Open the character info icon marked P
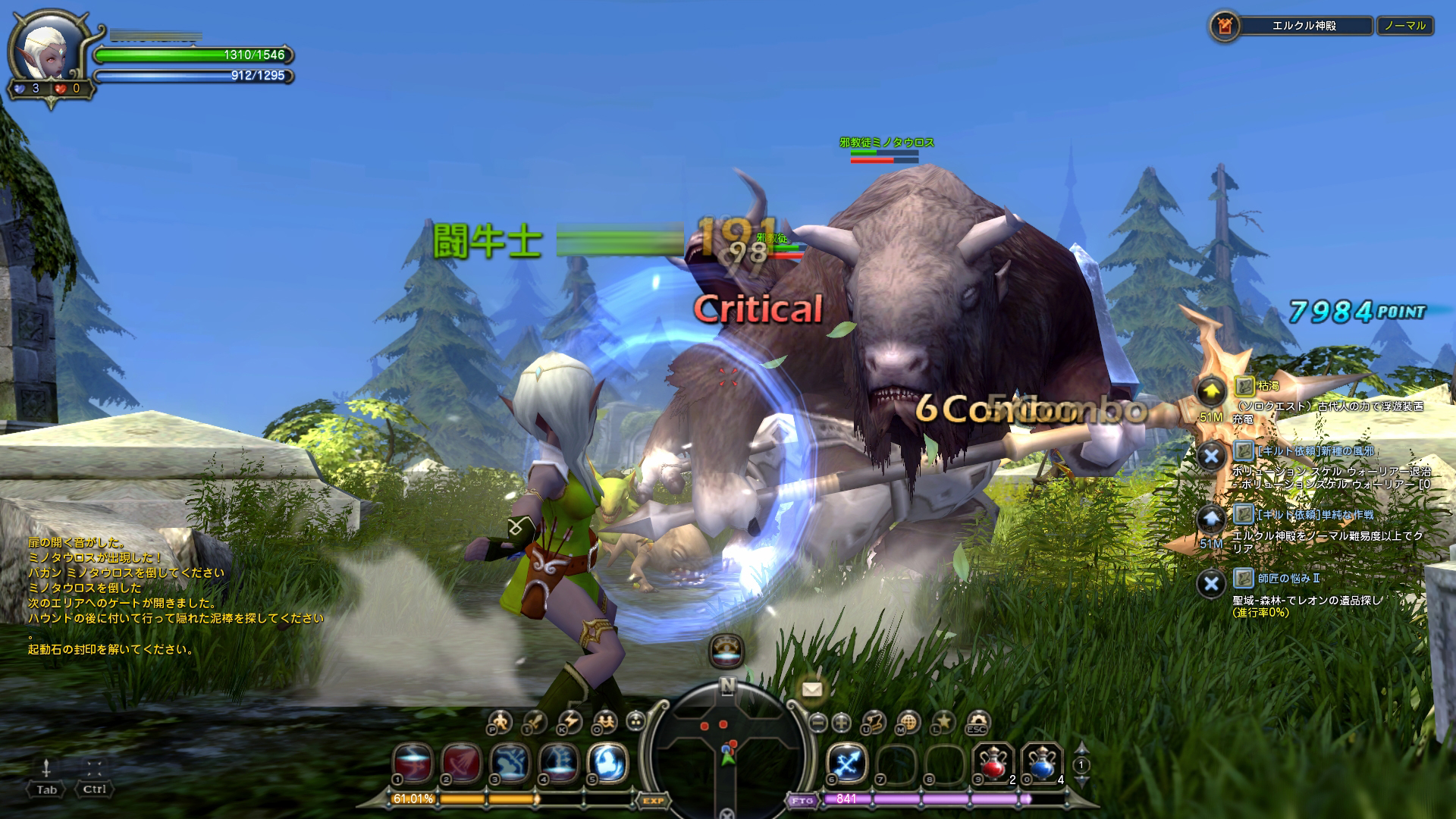Image resolution: width=1456 pixels, height=819 pixels. 500,721
